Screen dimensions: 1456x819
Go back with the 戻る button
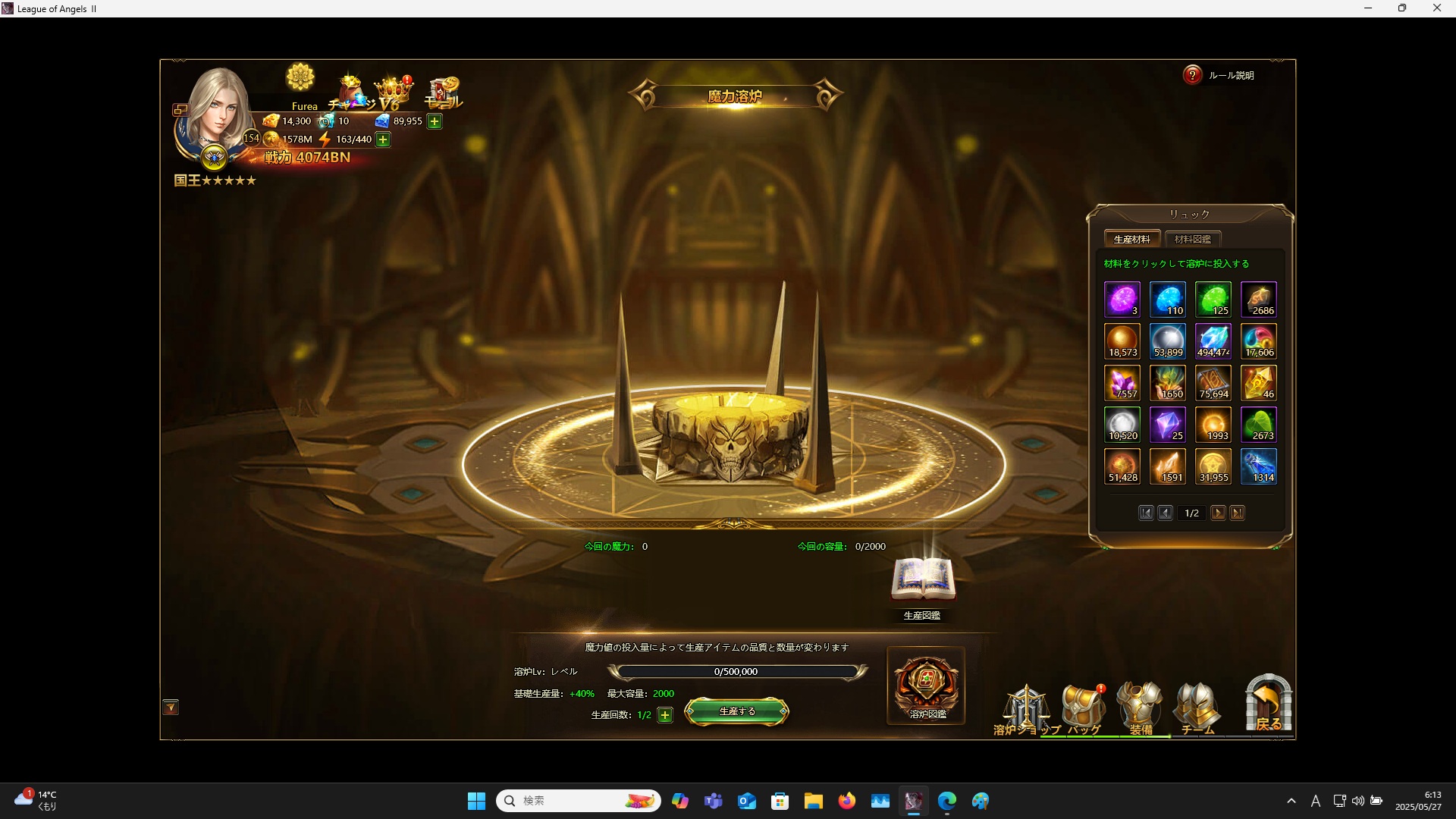click(x=1268, y=705)
